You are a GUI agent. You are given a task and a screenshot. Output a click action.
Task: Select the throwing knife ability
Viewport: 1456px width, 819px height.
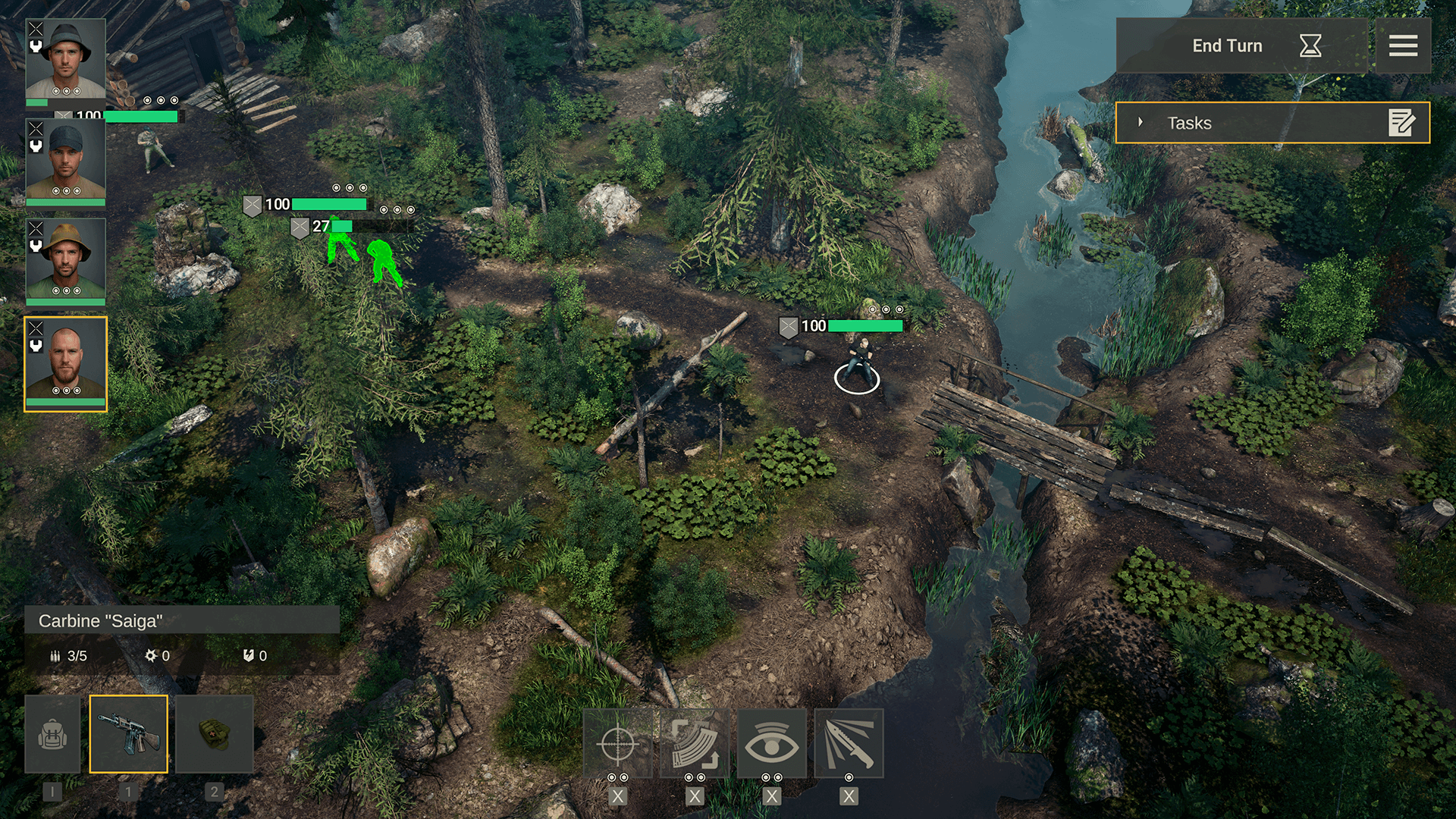coord(849,744)
